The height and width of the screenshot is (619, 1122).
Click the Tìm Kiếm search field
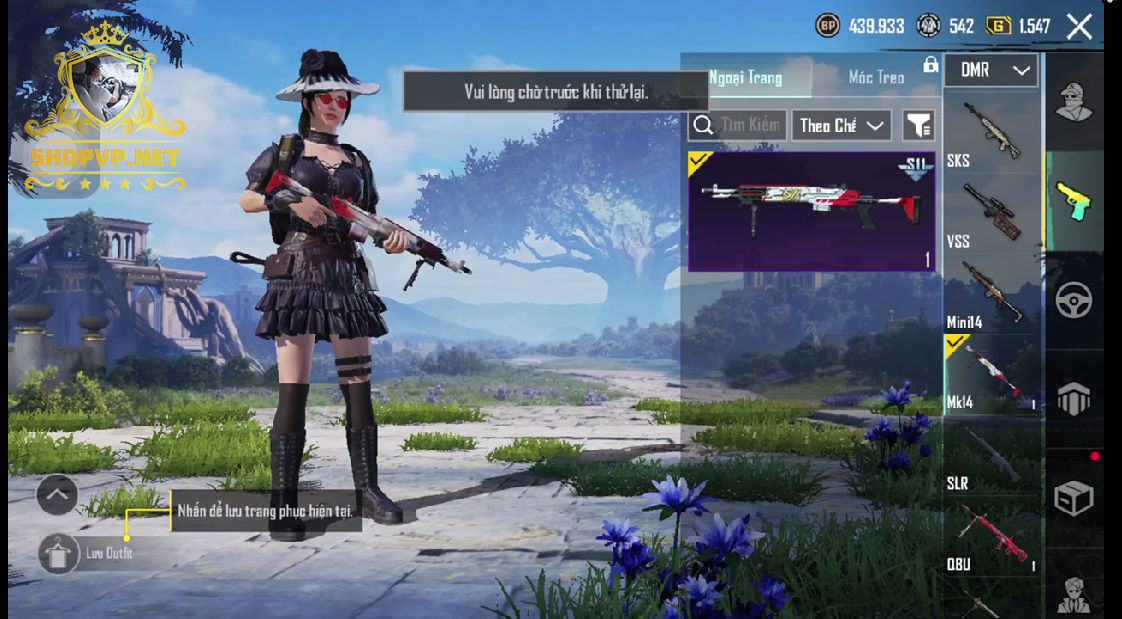[738, 125]
